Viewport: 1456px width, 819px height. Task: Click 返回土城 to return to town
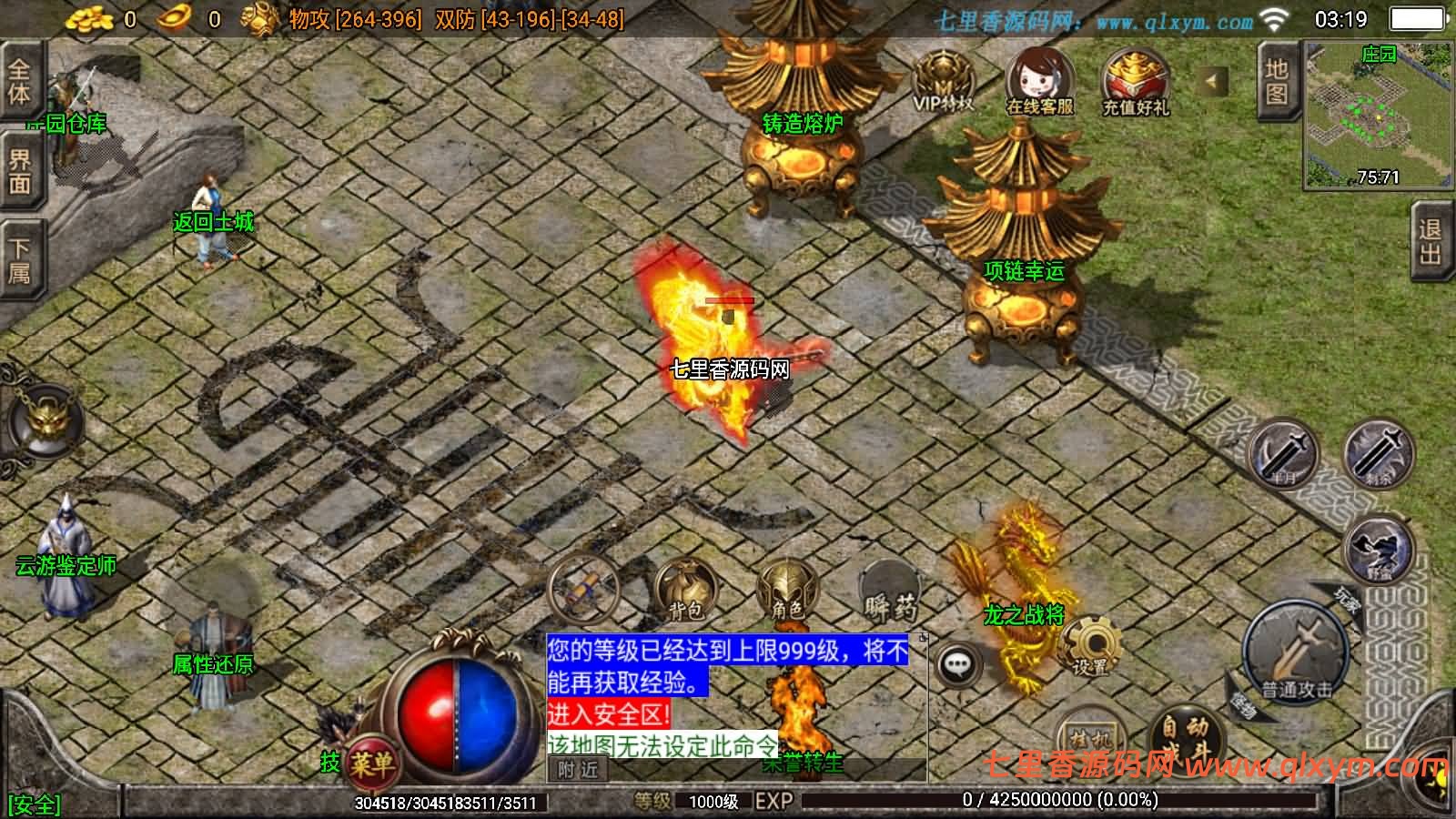point(214,218)
